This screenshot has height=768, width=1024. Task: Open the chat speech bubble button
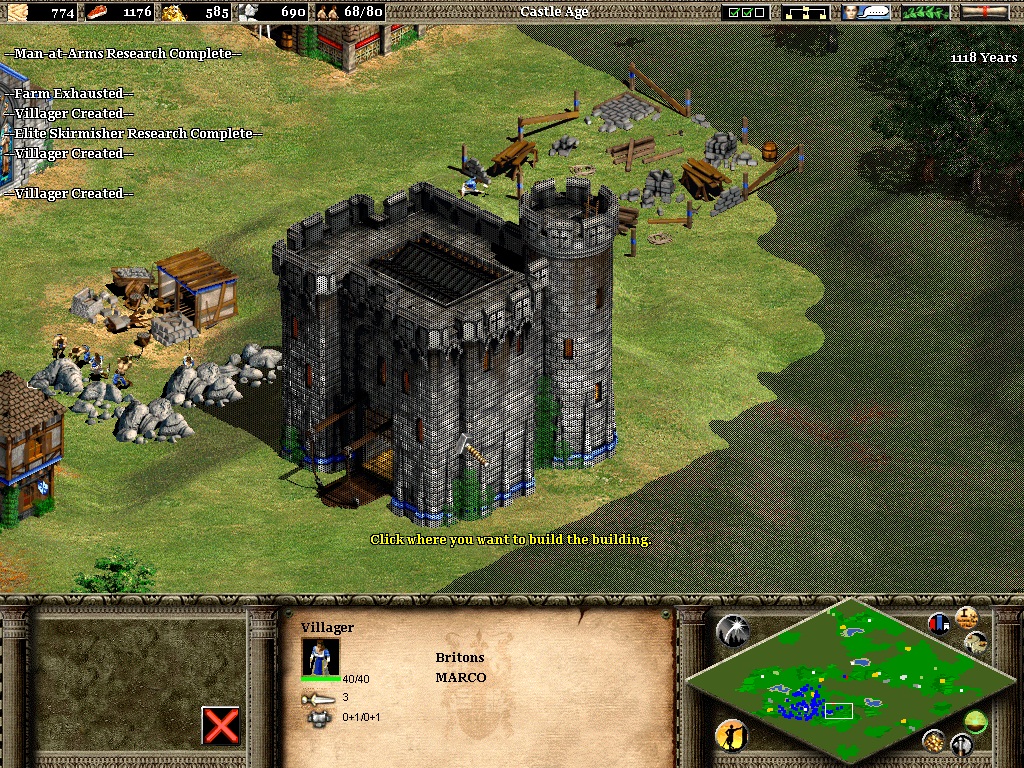point(866,12)
